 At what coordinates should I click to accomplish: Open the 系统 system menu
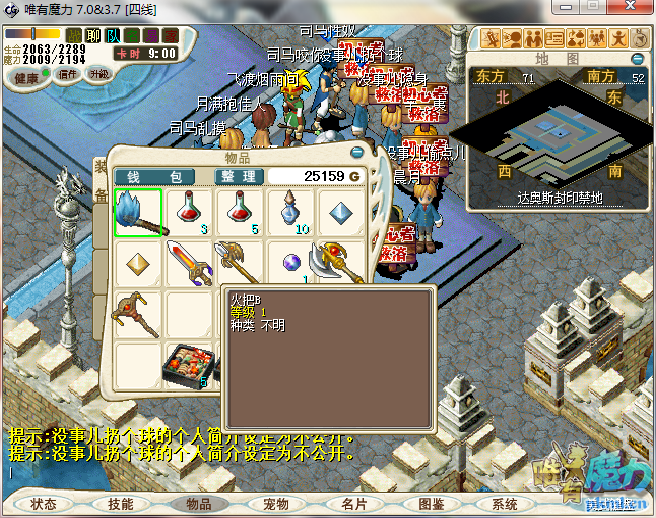pyautogui.click(x=505, y=504)
